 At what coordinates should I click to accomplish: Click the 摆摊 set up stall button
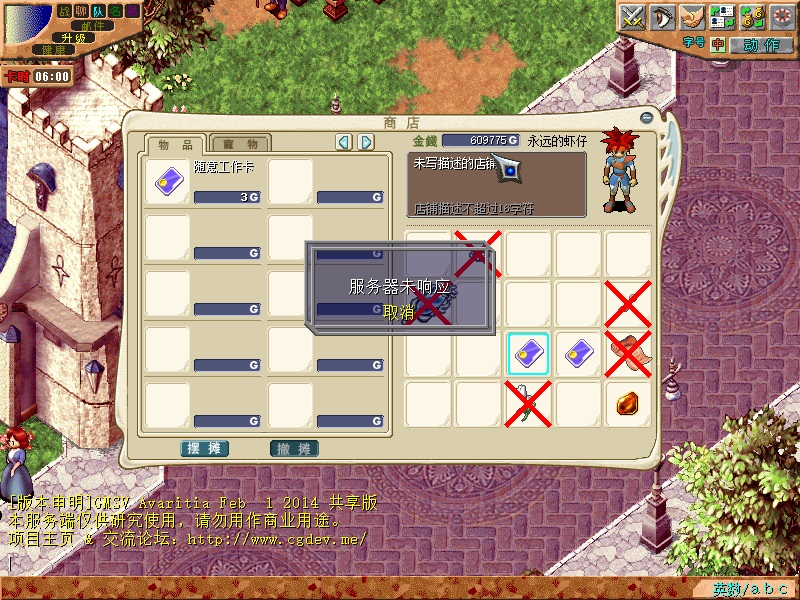[205, 448]
